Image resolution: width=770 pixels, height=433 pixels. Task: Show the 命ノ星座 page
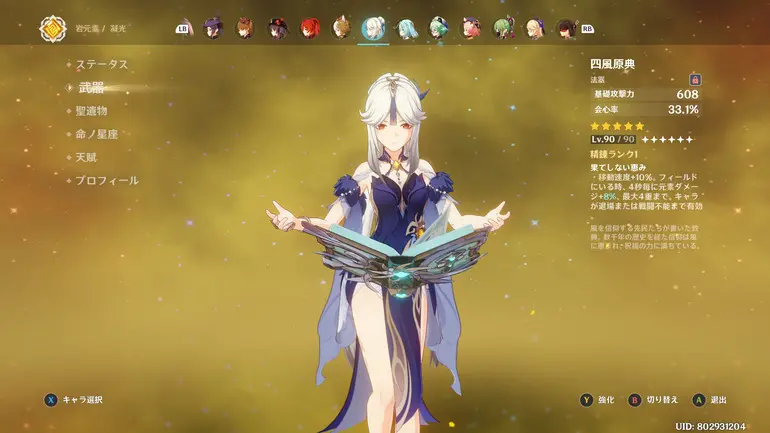[x=97, y=134]
